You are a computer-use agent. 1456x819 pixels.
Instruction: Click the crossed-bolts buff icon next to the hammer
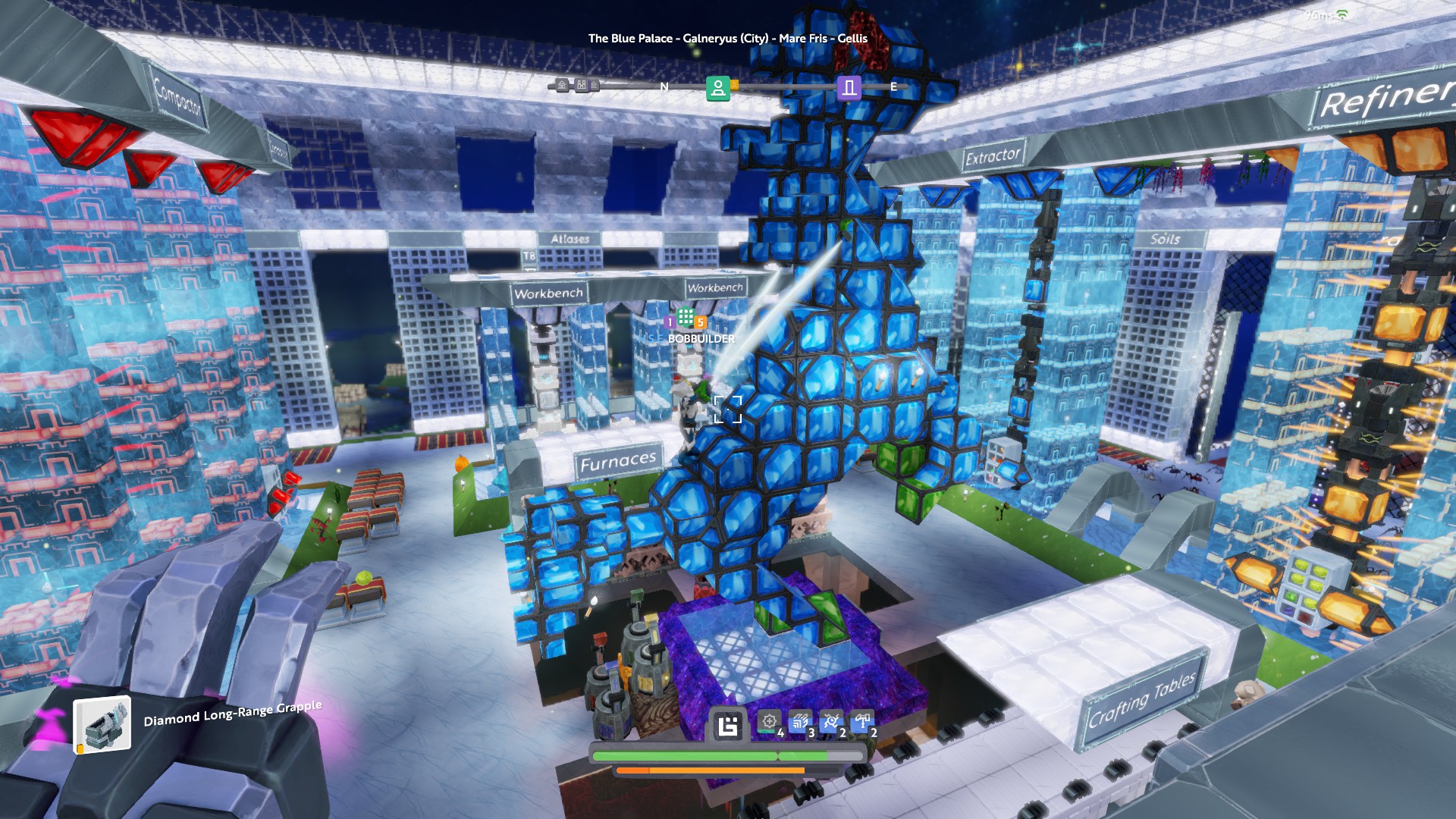coord(831,722)
